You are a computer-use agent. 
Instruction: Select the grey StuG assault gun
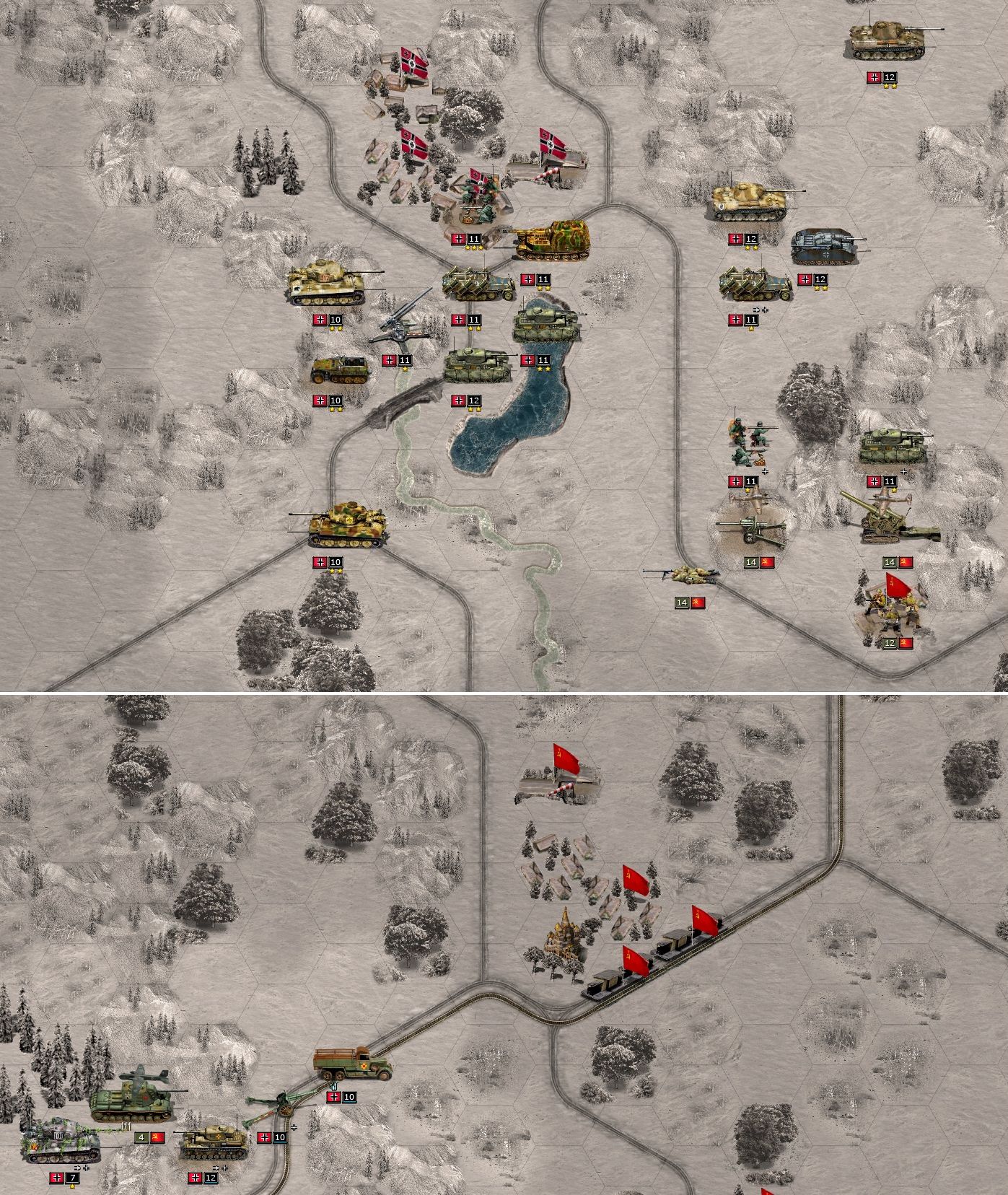826,247
